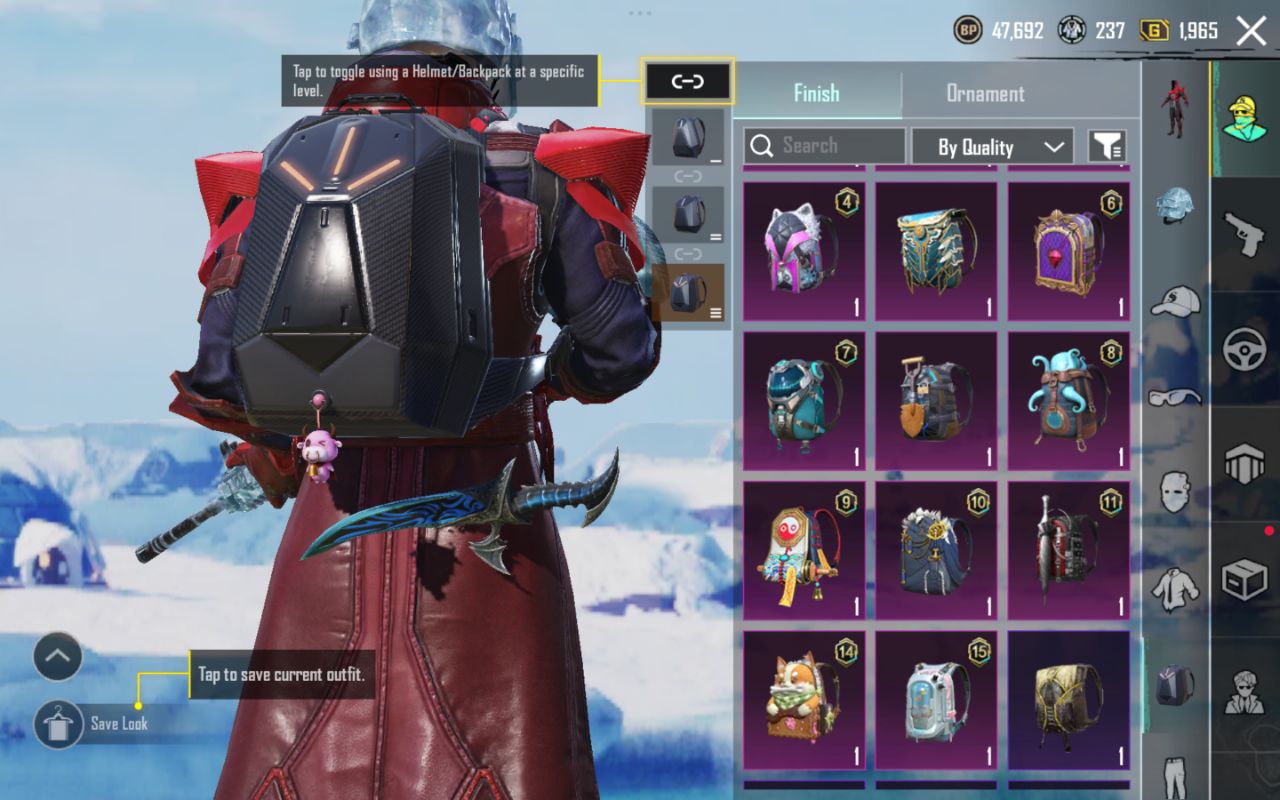Select the Finish tab
Viewport: 1280px width, 800px height.
(x=816, y=93)
